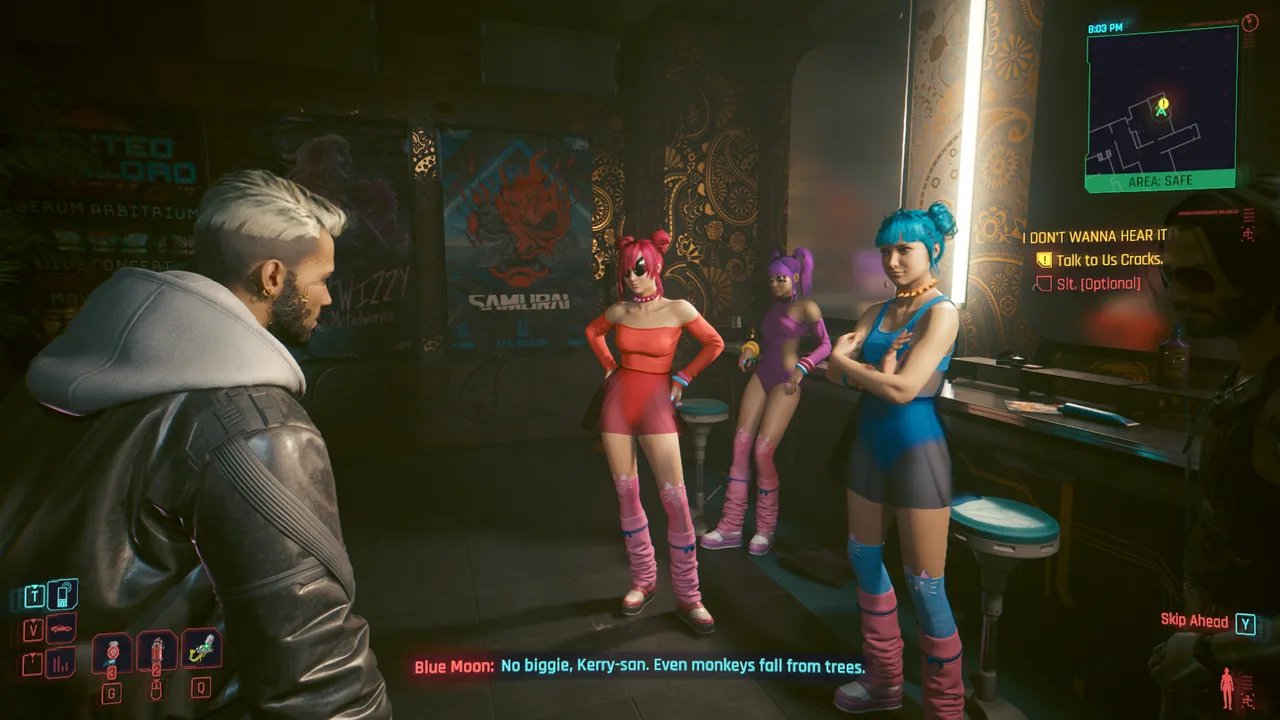The width and height of the screenshot is (1280, 720).
Task: Activate the green and yellow gadget slot
Action: point(202,649)
